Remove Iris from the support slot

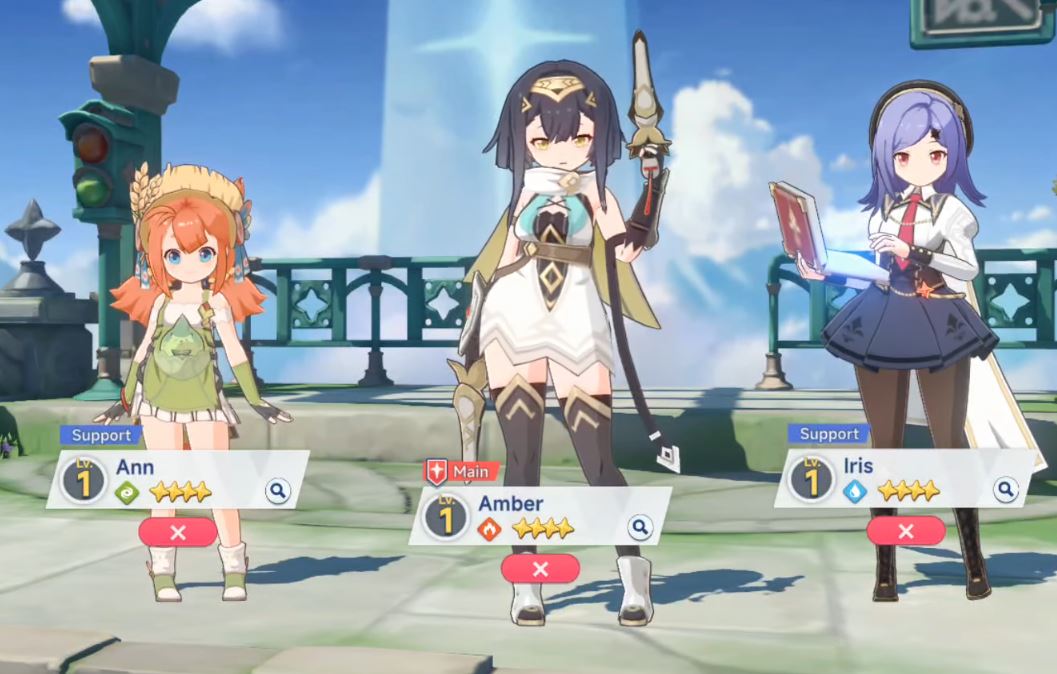pyautogui.click(x=906, y=531)
